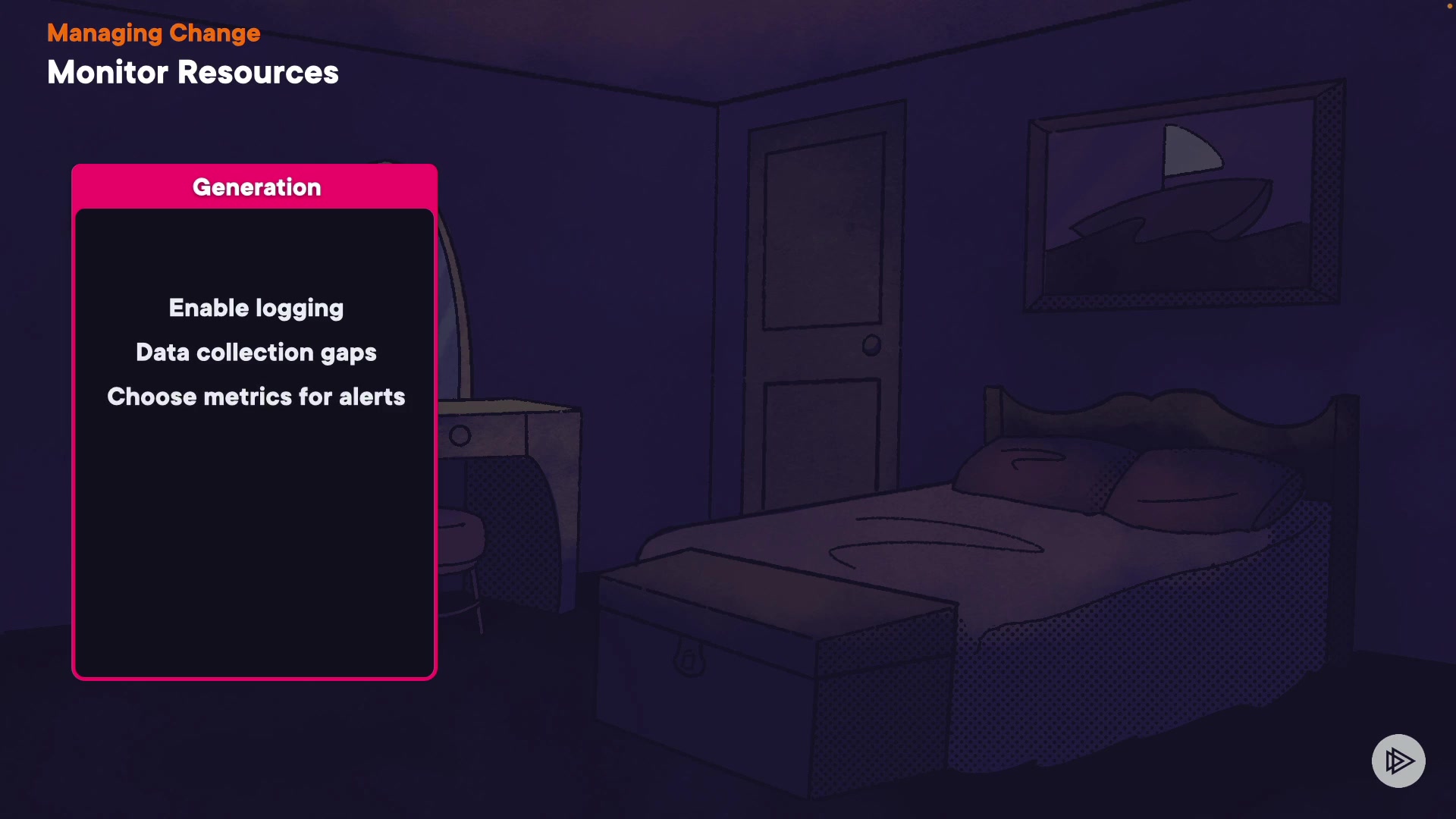
Task: Click the Pluralsight play logo icon
Action: [1398, 761]
